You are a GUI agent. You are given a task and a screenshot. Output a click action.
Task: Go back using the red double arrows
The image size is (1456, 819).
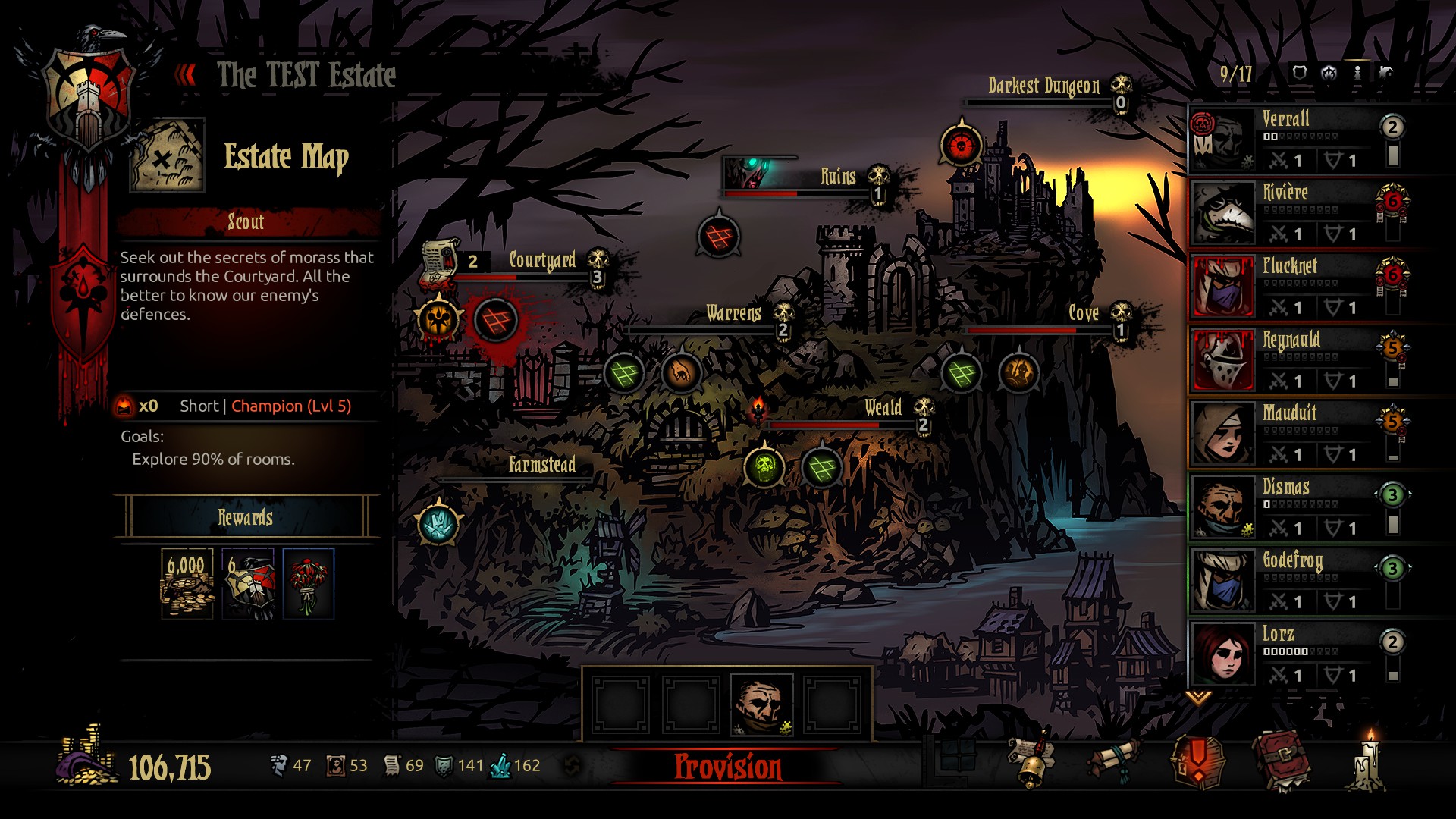coord(186,74)
